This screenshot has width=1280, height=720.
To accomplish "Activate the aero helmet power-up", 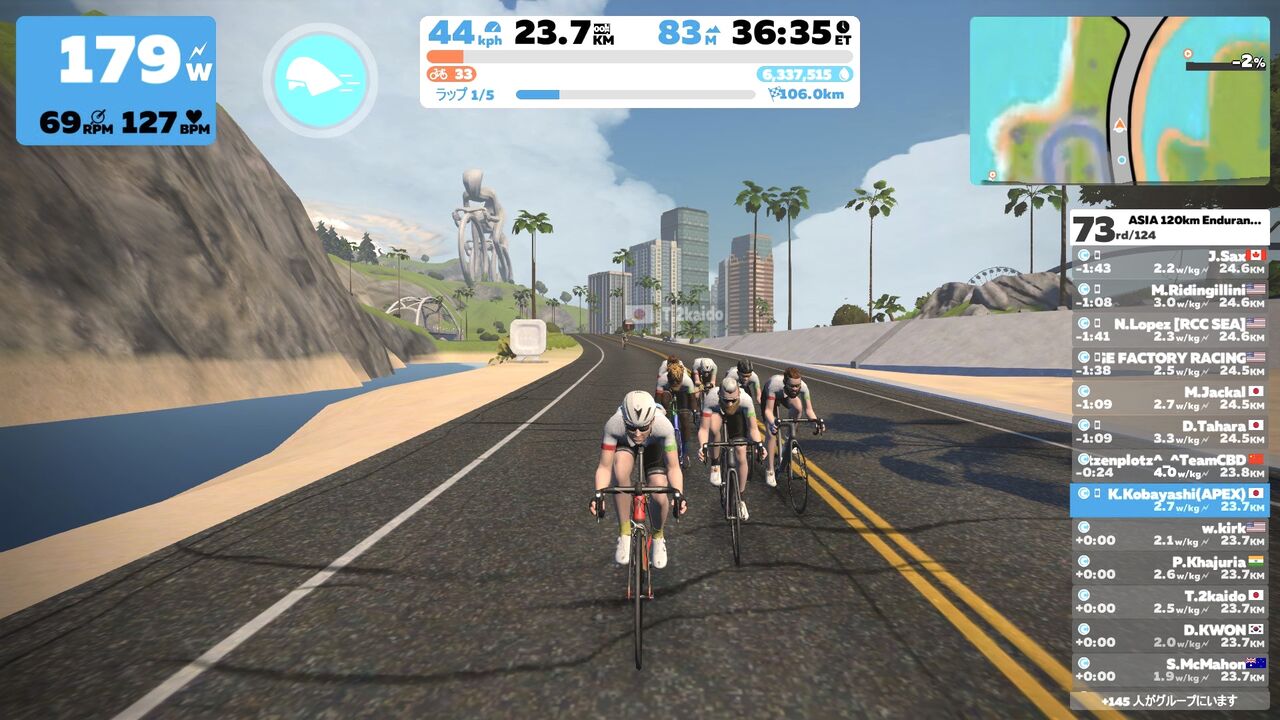I will [x=320, y=80].
